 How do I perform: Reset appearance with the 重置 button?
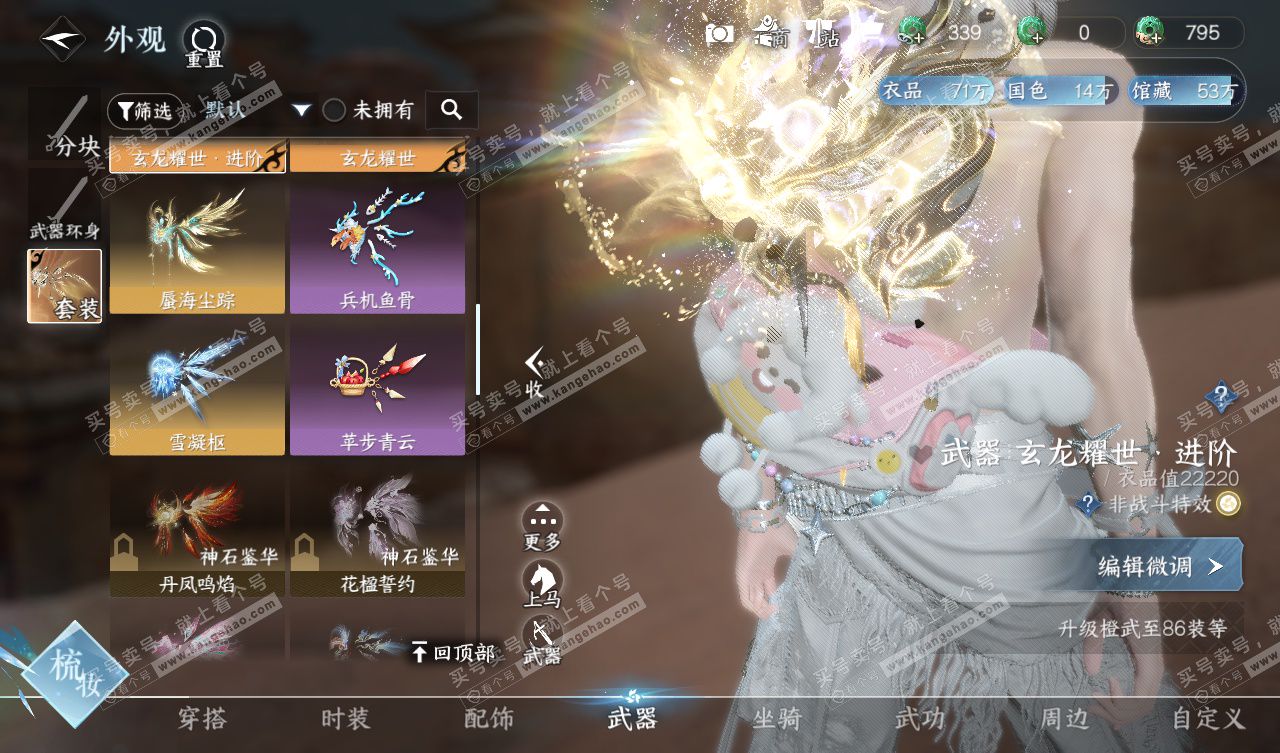(204, 44)
